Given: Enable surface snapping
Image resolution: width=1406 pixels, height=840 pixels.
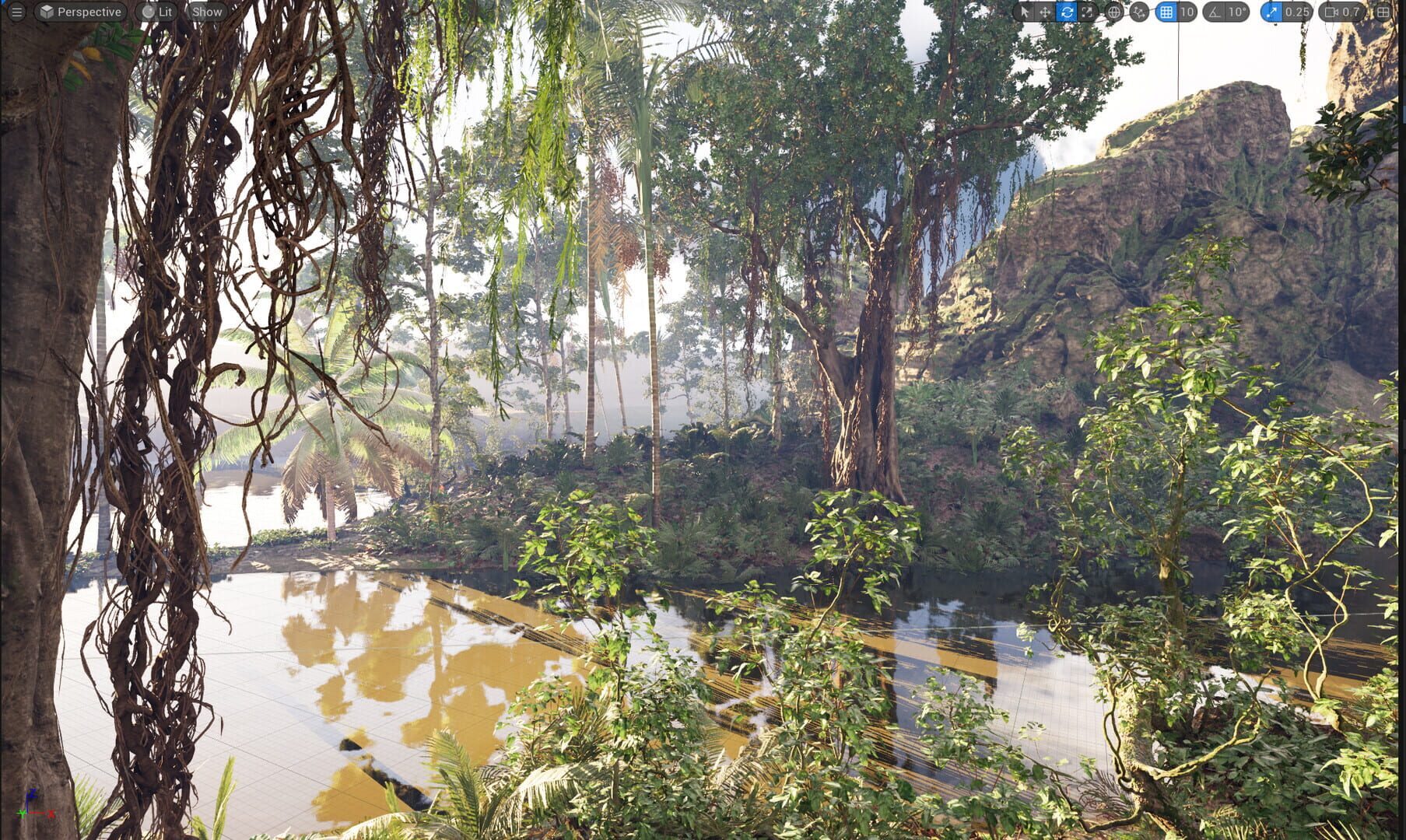Looking at the screenshot, I should pos(1138,12).
